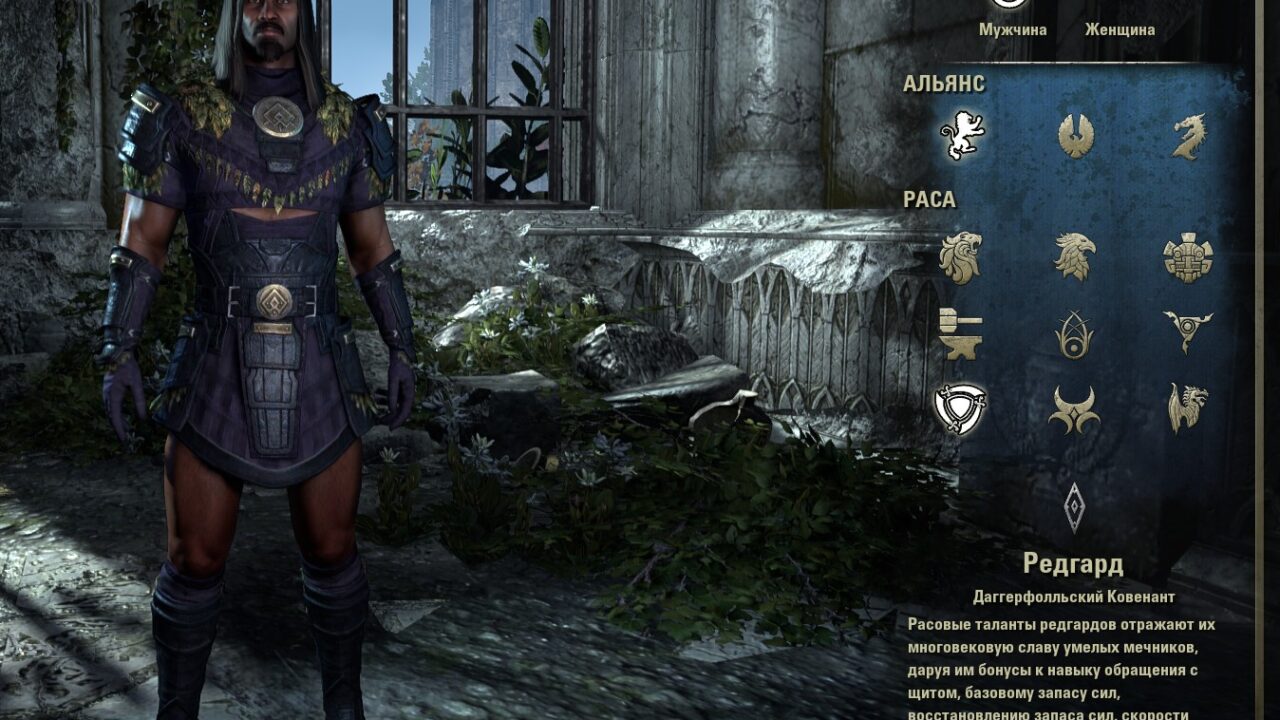Choose the Wood Elf leaf-shaped race icon
Image resolution: width=1280 pixels, height=720 pixels.
click(1075, 333)
